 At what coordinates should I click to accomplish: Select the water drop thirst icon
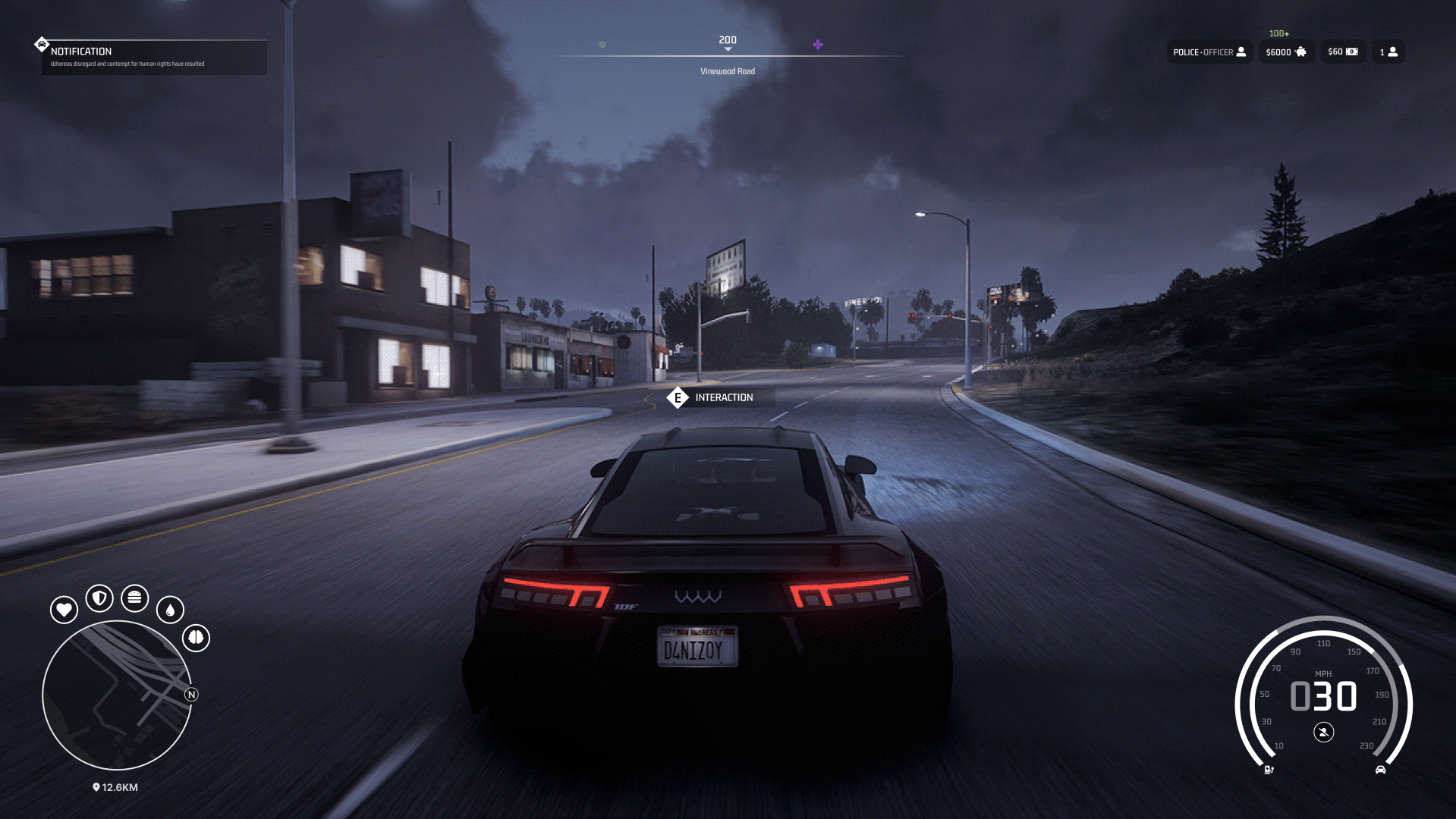(170, 610)
